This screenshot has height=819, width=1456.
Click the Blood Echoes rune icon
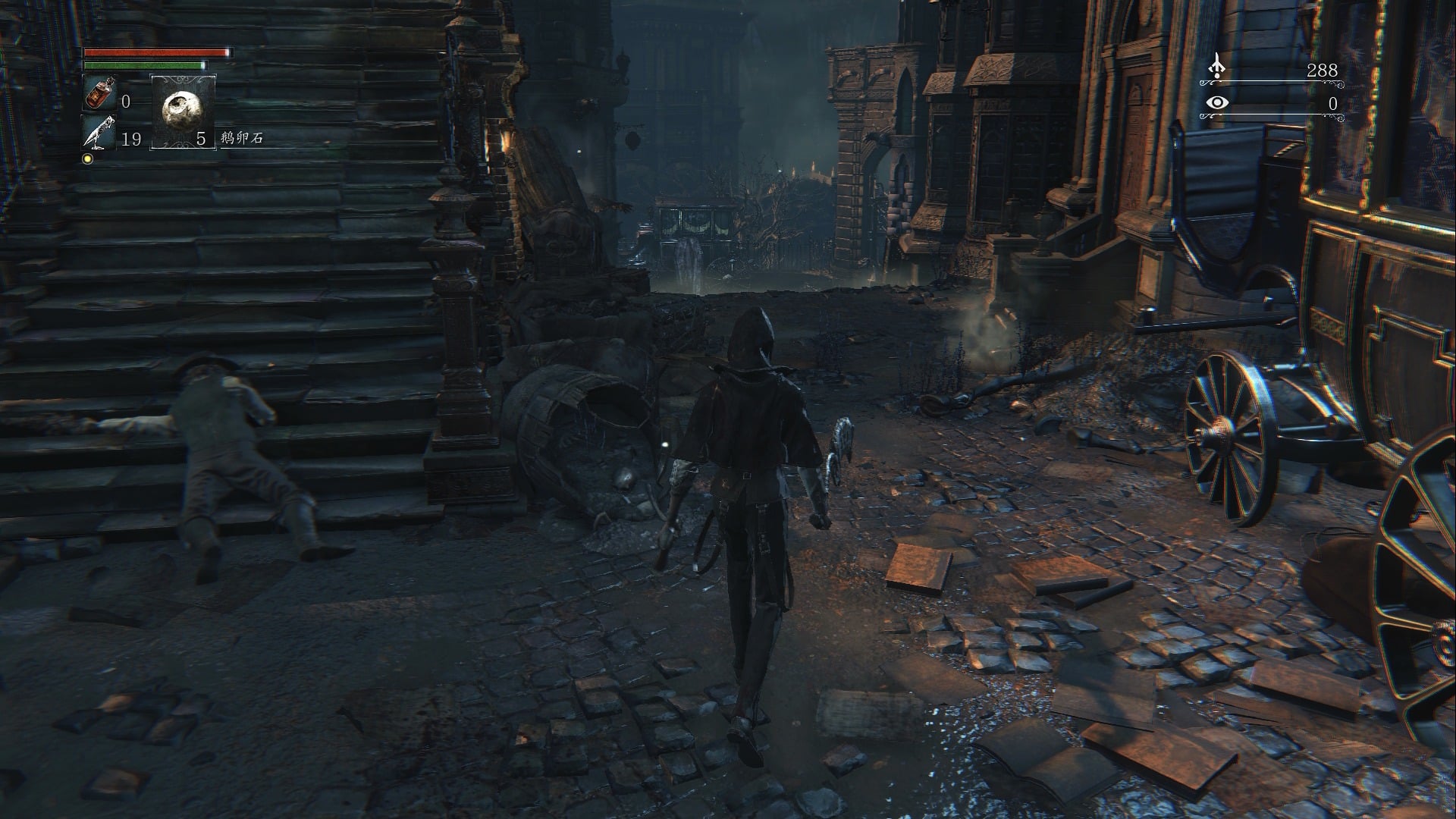[x=1216, y=65]
